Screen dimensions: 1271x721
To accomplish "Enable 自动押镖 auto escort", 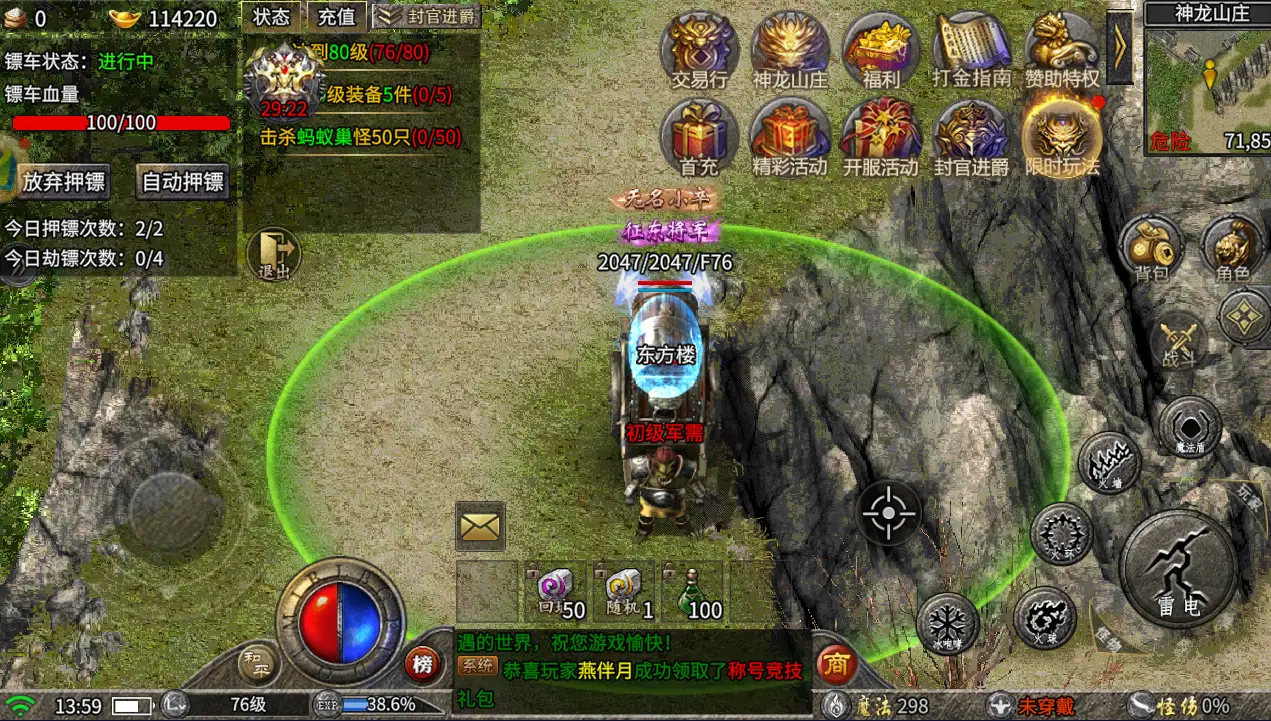I will coord(183,181).
